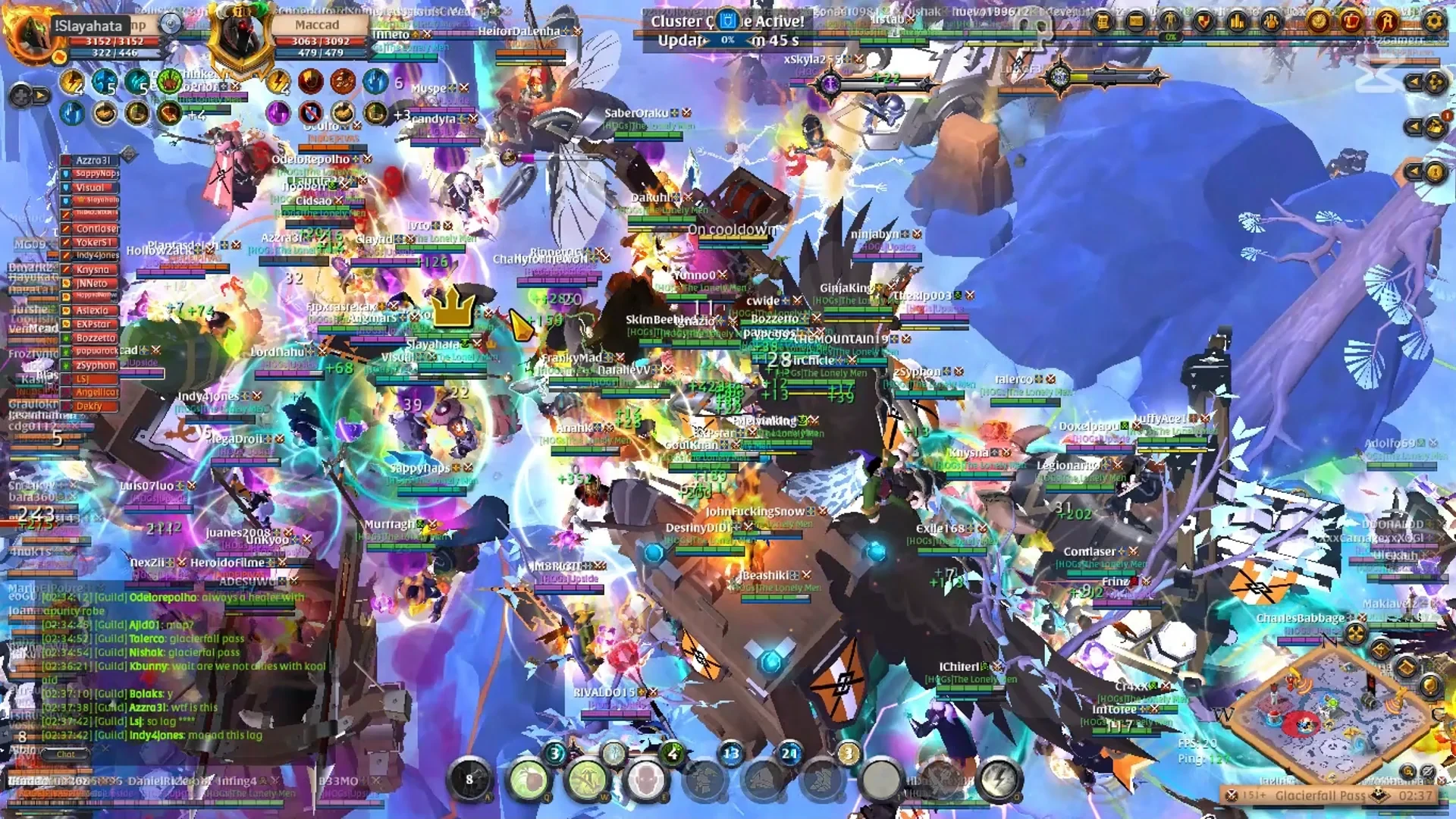Select the Q ability on the action bar
This screenshot has width=1456, height=819.
click(x=529, y=780)
